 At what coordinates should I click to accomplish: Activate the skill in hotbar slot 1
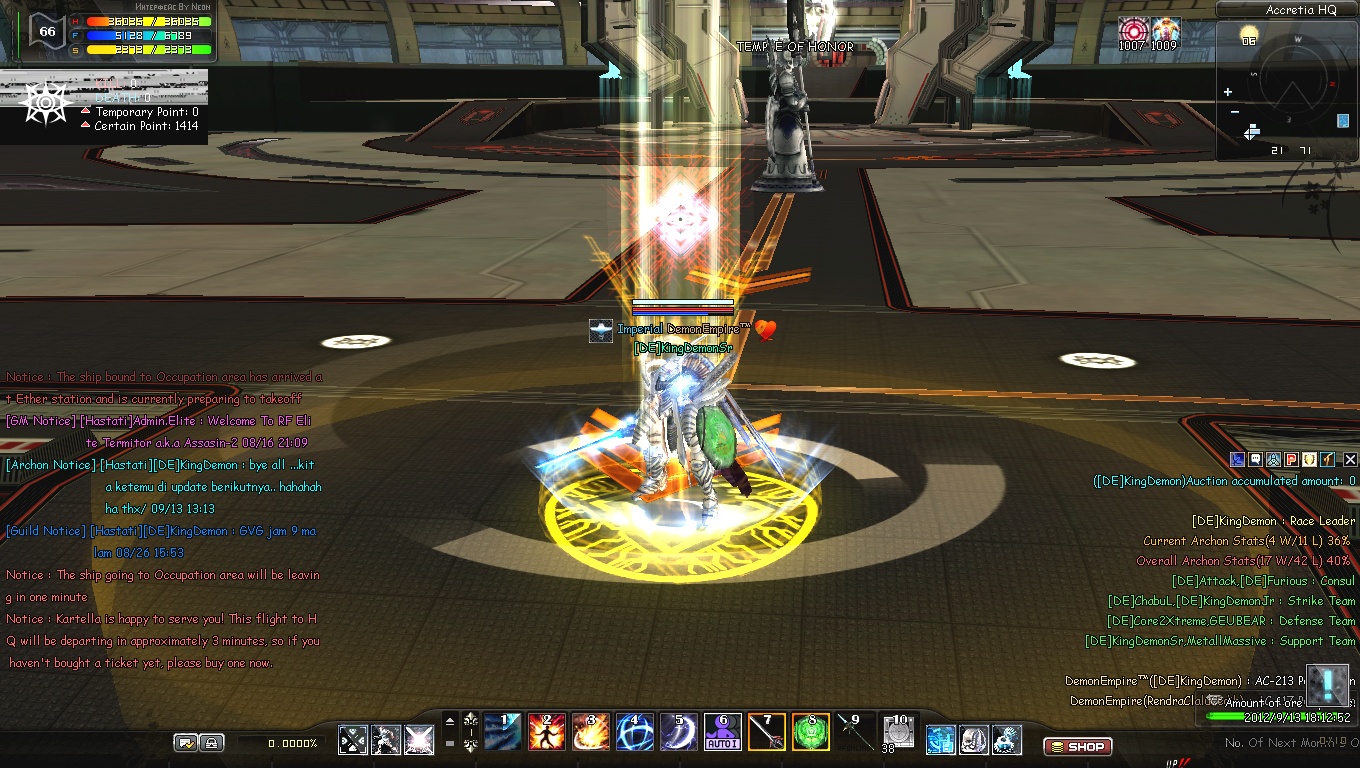(504, 732)
